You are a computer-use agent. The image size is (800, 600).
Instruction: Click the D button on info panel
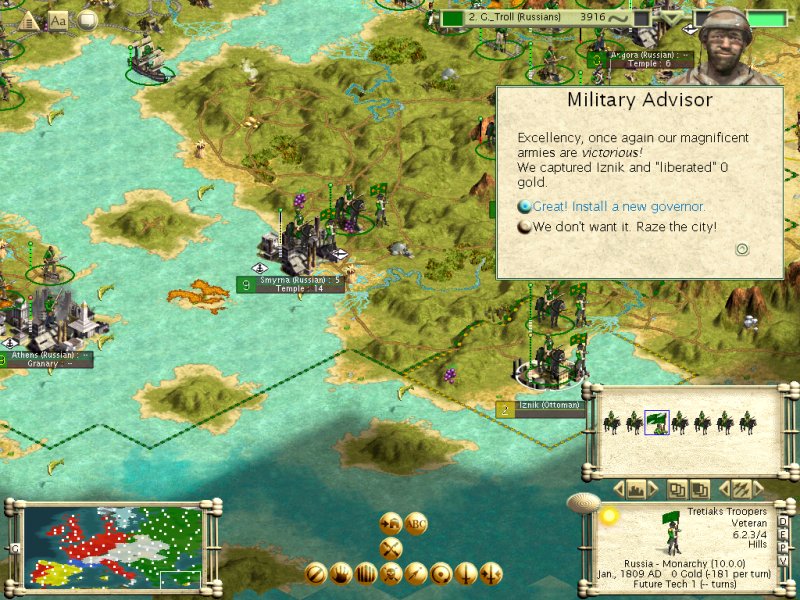tap(781, 522)
